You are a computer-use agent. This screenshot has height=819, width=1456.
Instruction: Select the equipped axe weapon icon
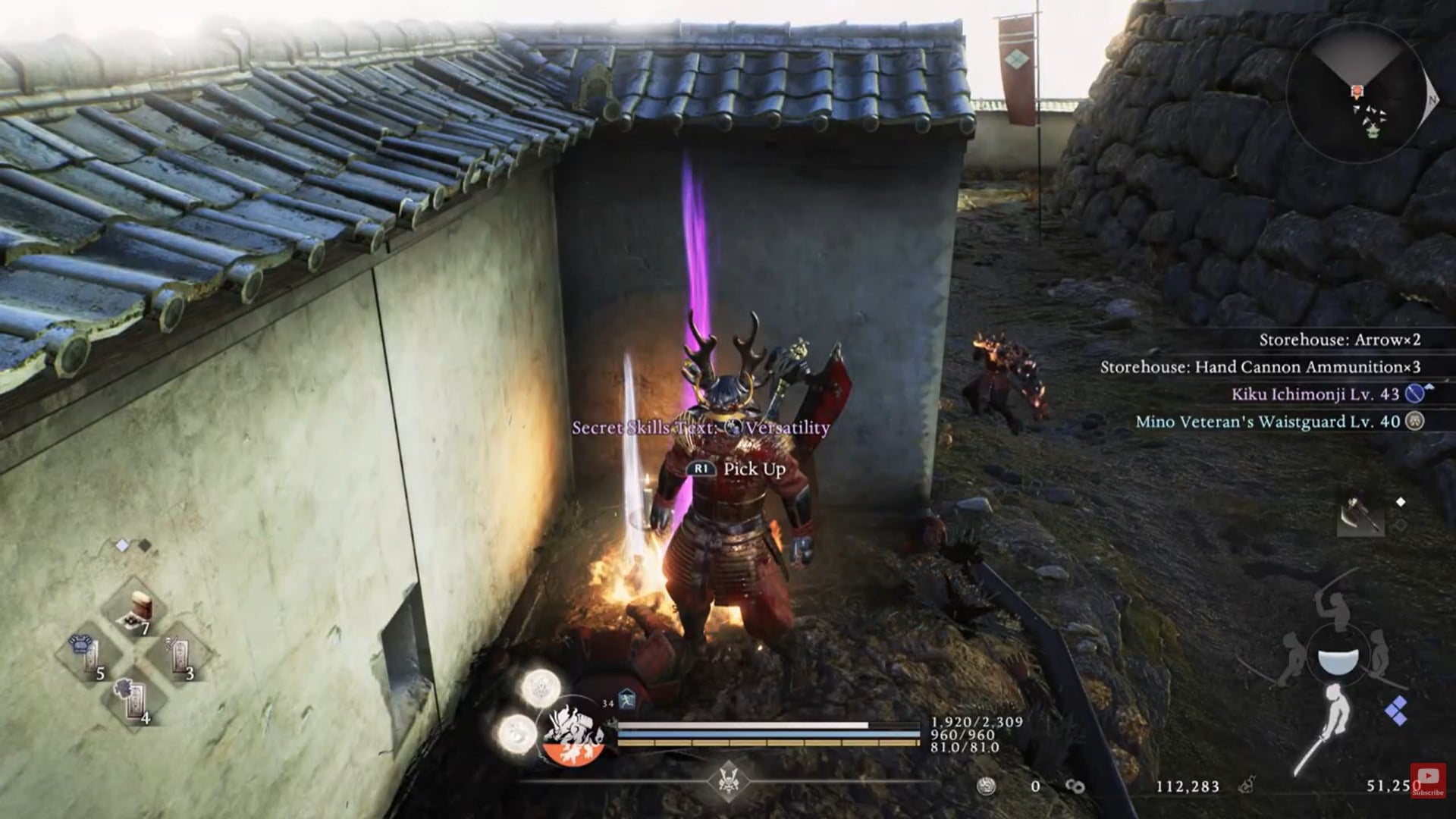tap(1360, 516)
